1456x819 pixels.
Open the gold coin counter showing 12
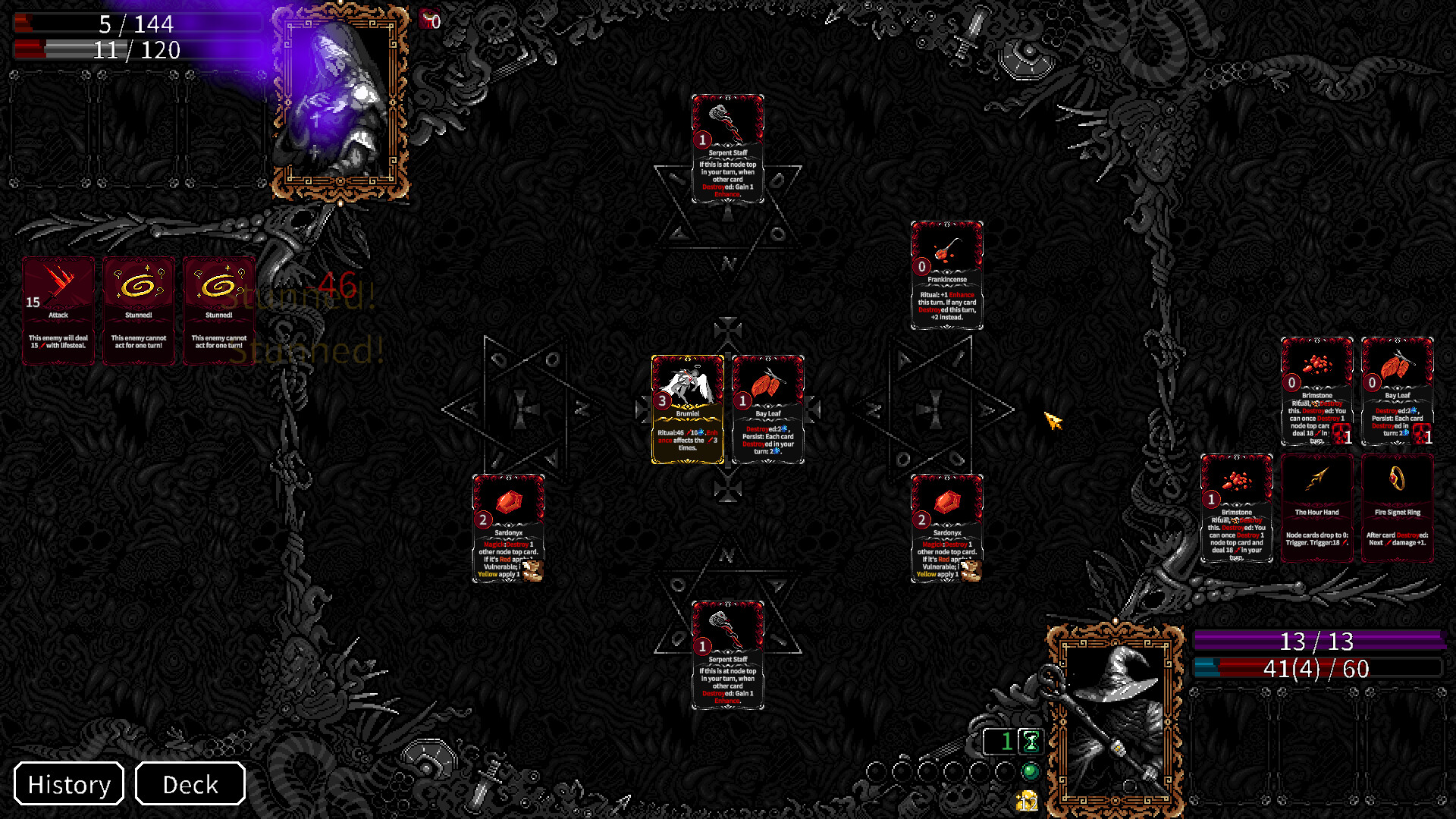point(1028,800)
